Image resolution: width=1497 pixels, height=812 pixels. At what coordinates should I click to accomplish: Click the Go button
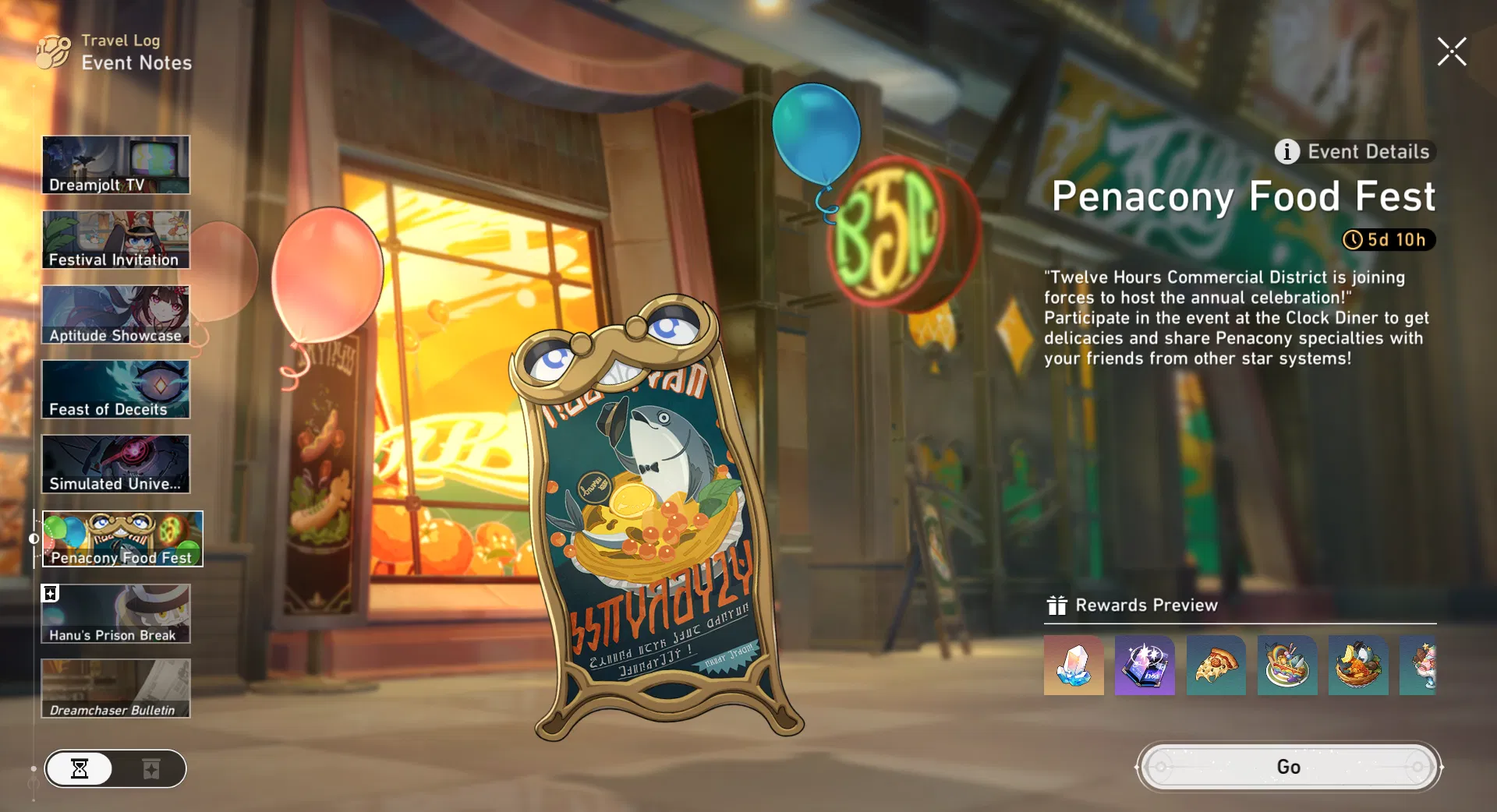(1288, 767)
